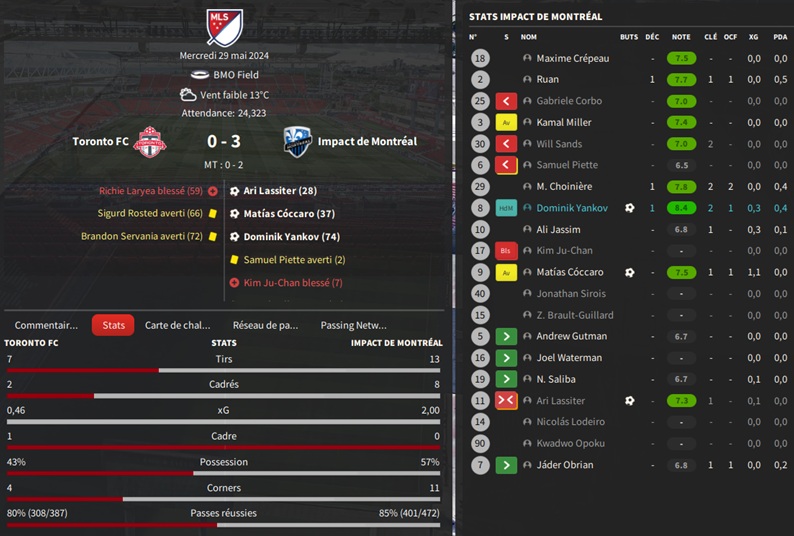
Task: Open the Commentaire tab
Action: 46,325
